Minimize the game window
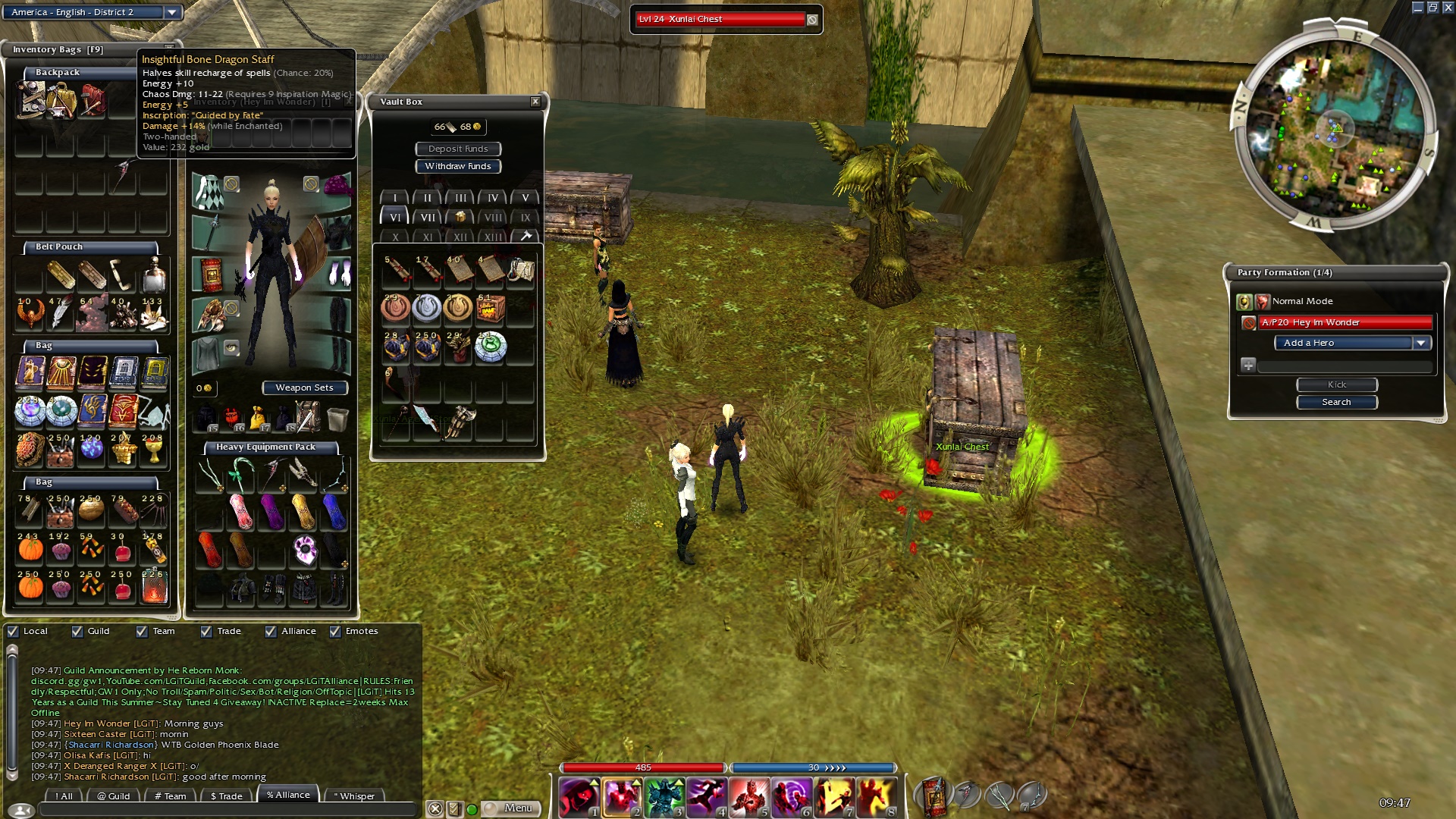This screenshot has height=819, width=1456. click(1417, 8)
